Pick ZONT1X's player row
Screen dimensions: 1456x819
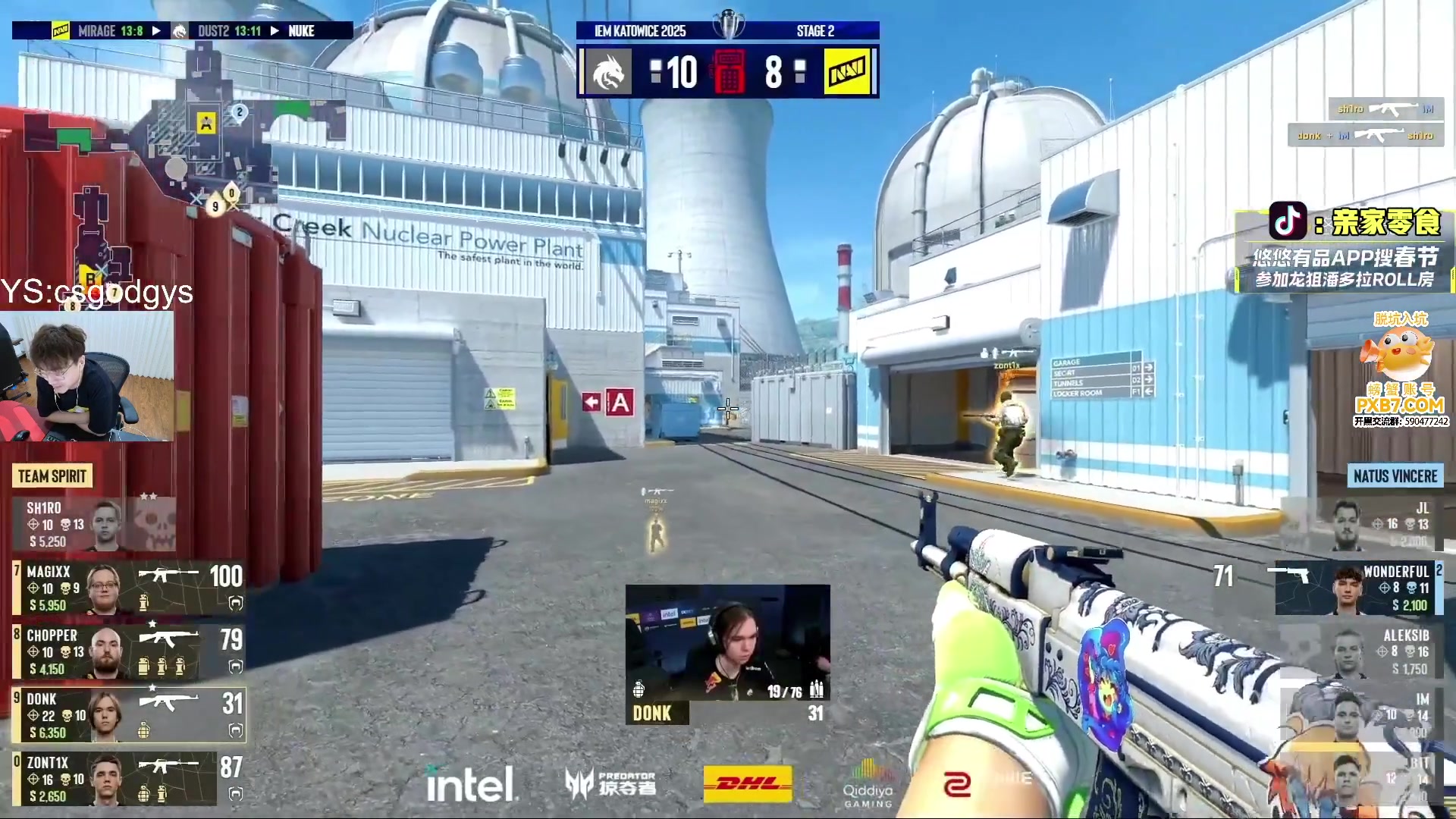pos(129,779)
